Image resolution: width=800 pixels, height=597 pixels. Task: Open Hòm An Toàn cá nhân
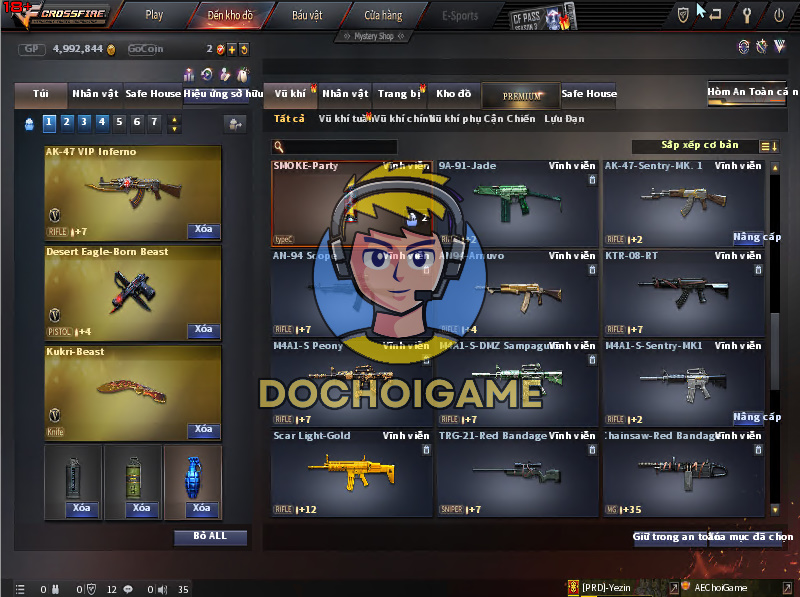tap(752, 92)
